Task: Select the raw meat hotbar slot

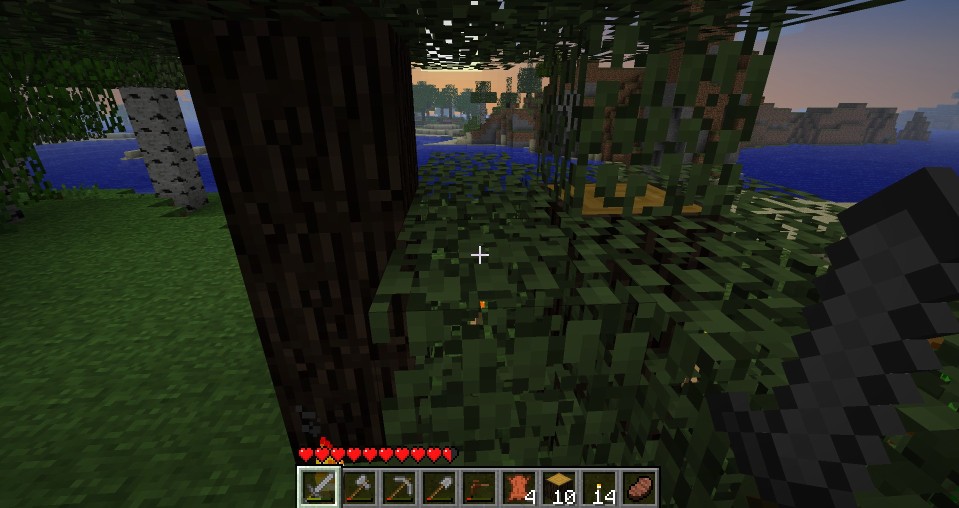Action: (x=638, y=487)
